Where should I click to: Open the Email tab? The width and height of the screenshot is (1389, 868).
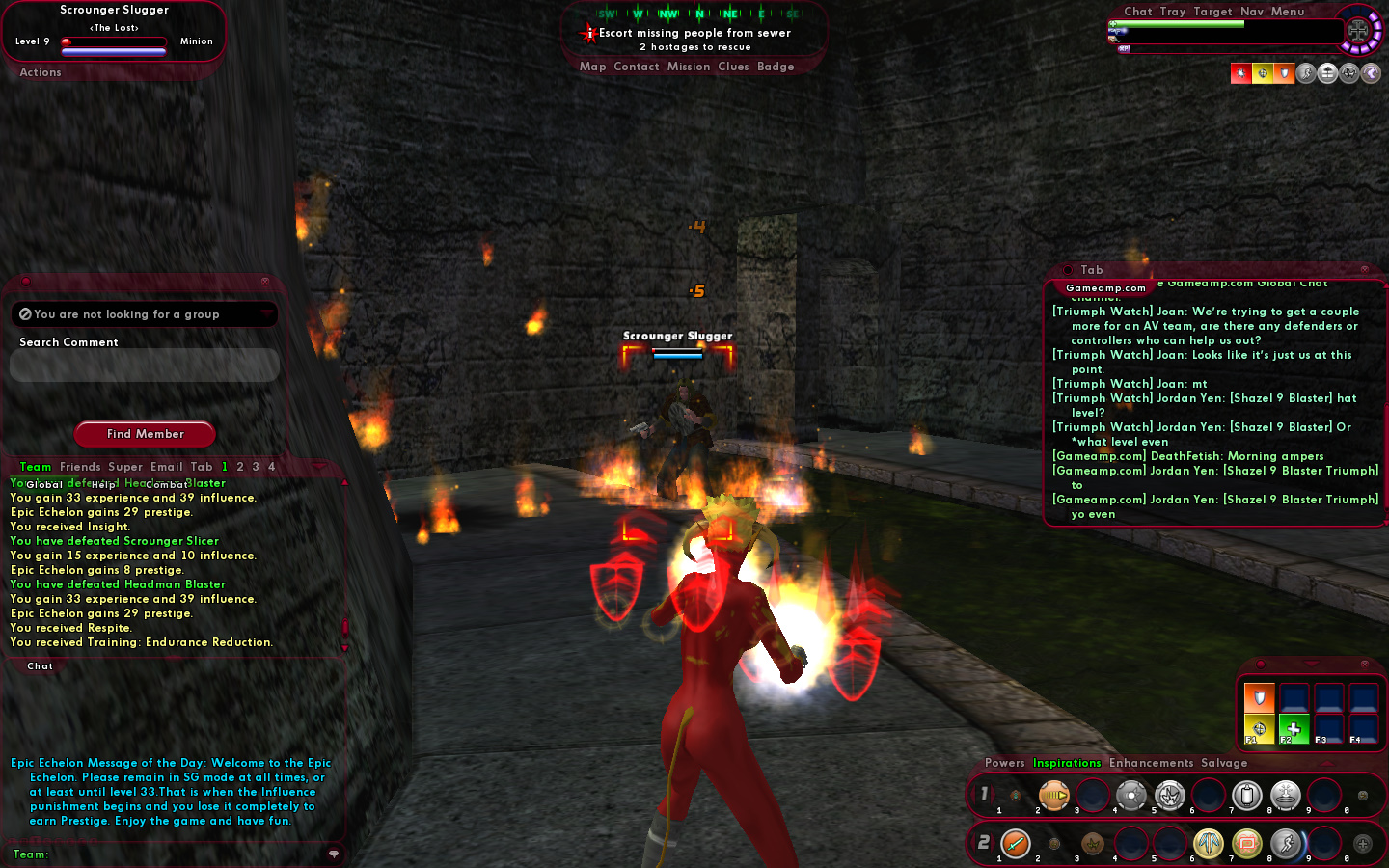(x=166, y=467)
